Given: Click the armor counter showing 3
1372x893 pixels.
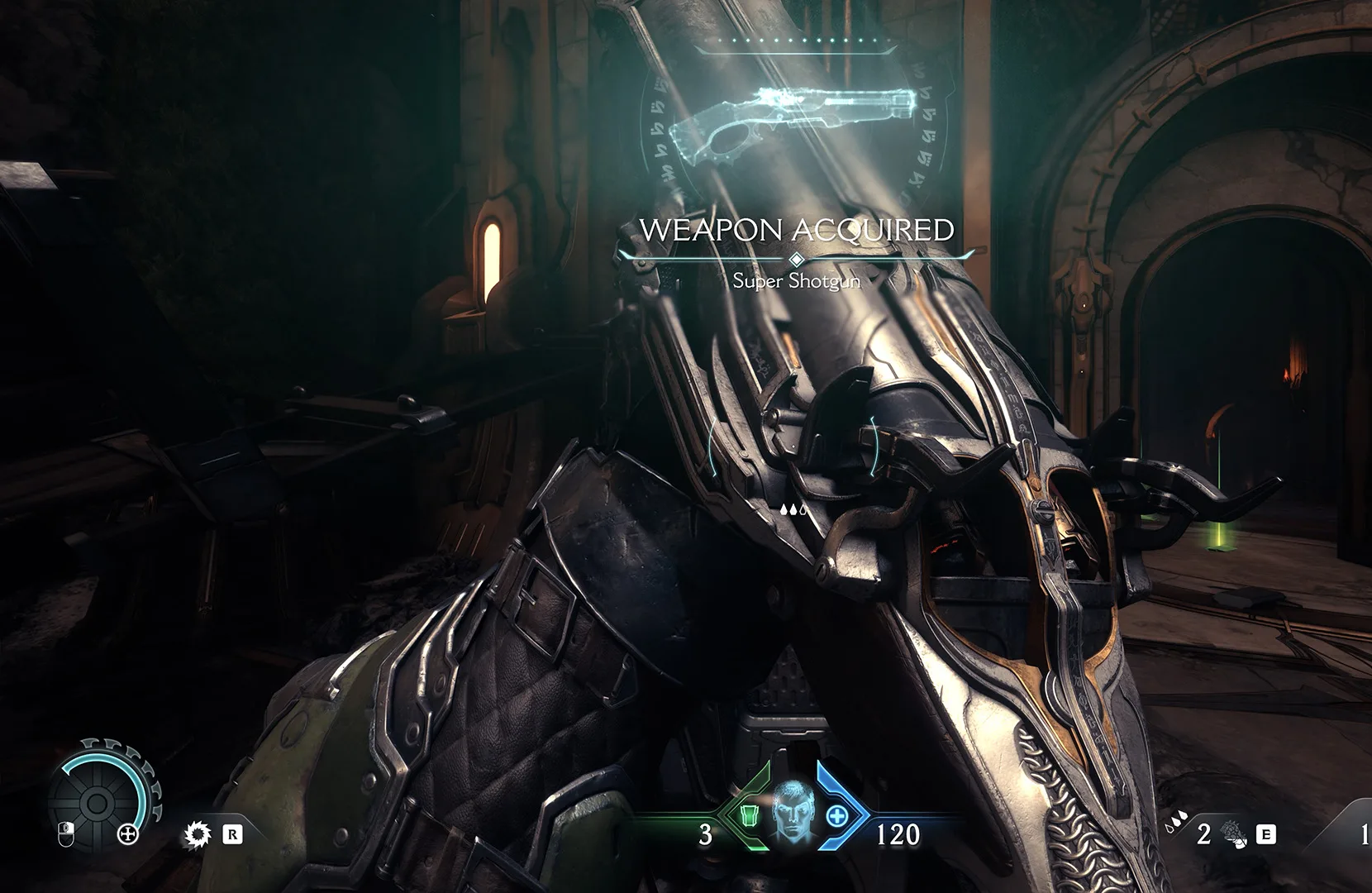Looking at the screenshot, I should 704,833.
